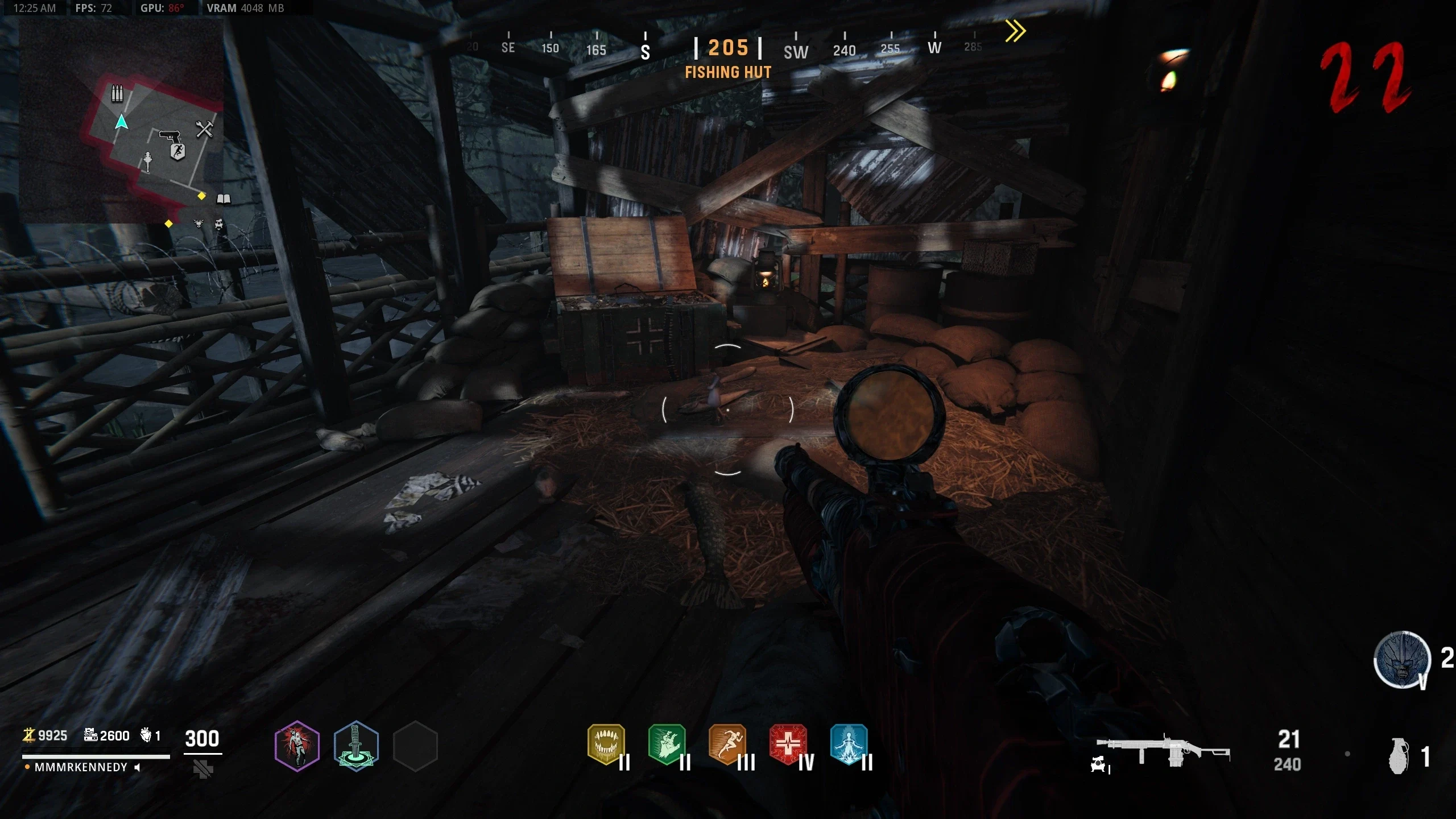The width and height of the screenshot is (1456, 819).
Task: Select the cyan player arrow on minimap
Action: [x=121, y=122]
